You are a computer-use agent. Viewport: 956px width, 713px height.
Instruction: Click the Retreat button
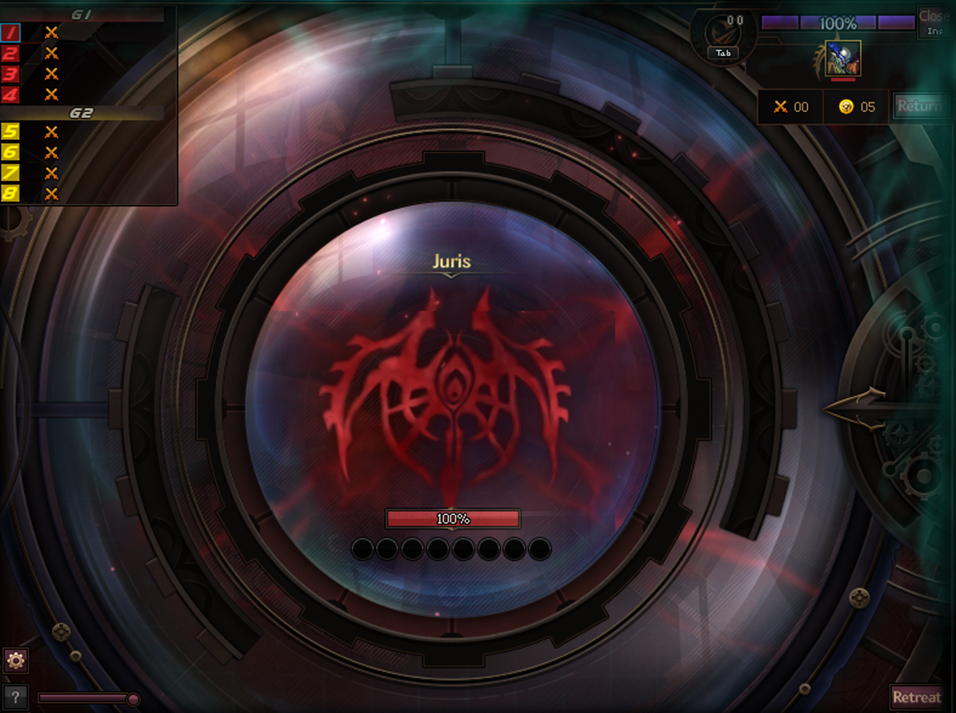click(x=916, y=697)
